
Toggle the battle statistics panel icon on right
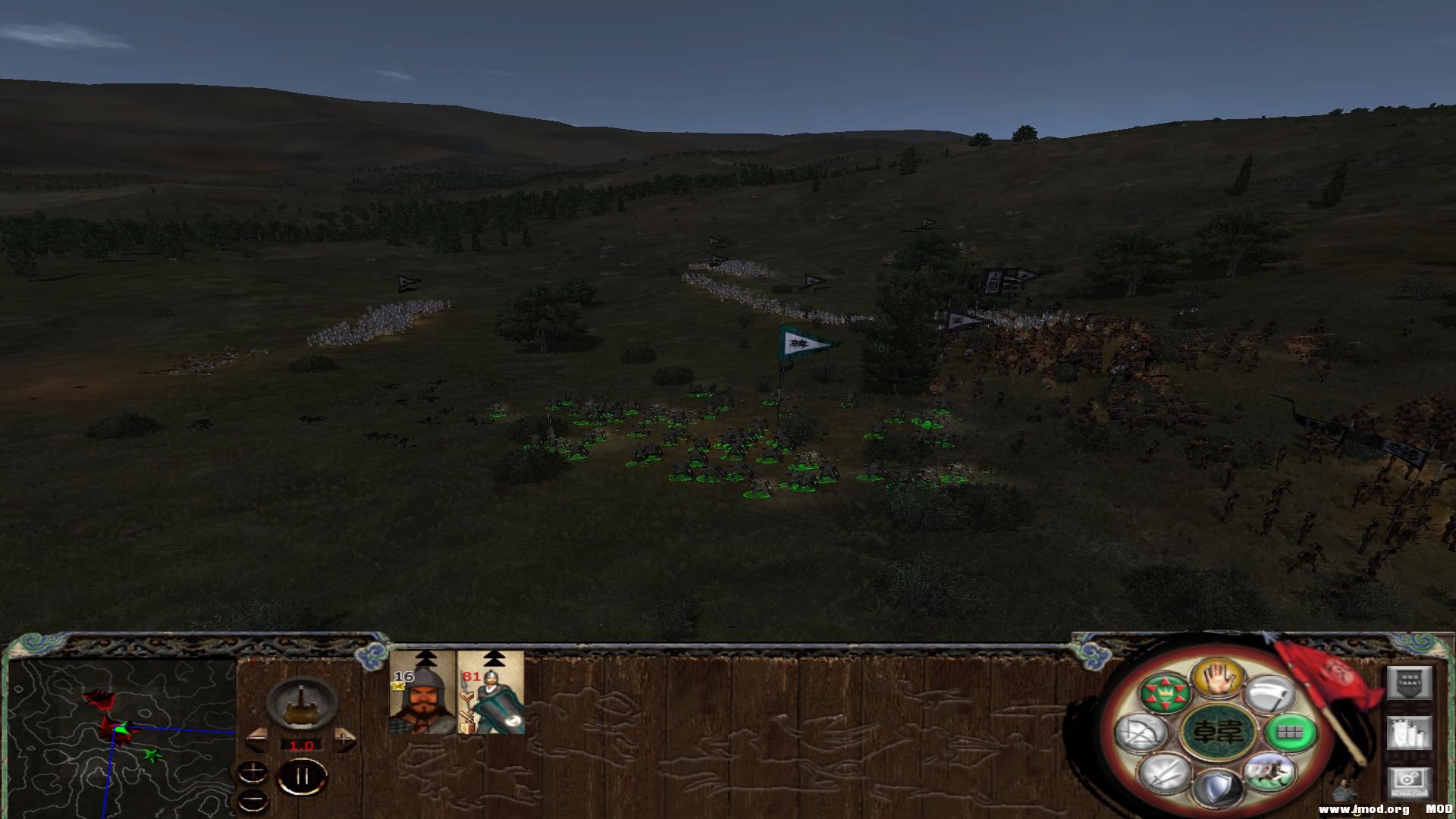[x=1409, y=732]
